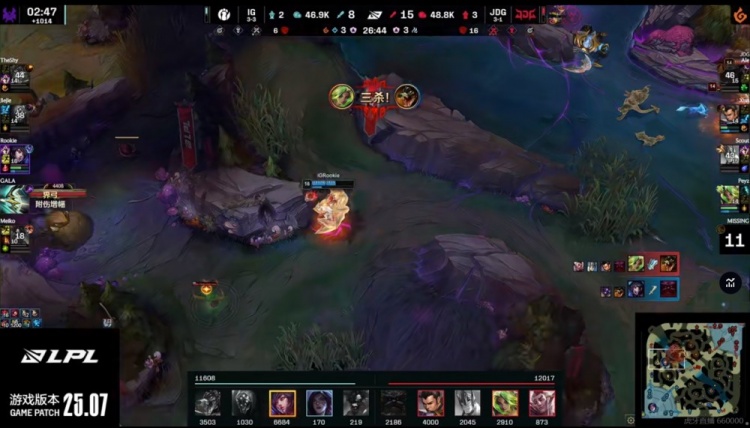Select Meiko's player portrait
The height and width of the screenshot is (428, 750).
coord(17,237)
